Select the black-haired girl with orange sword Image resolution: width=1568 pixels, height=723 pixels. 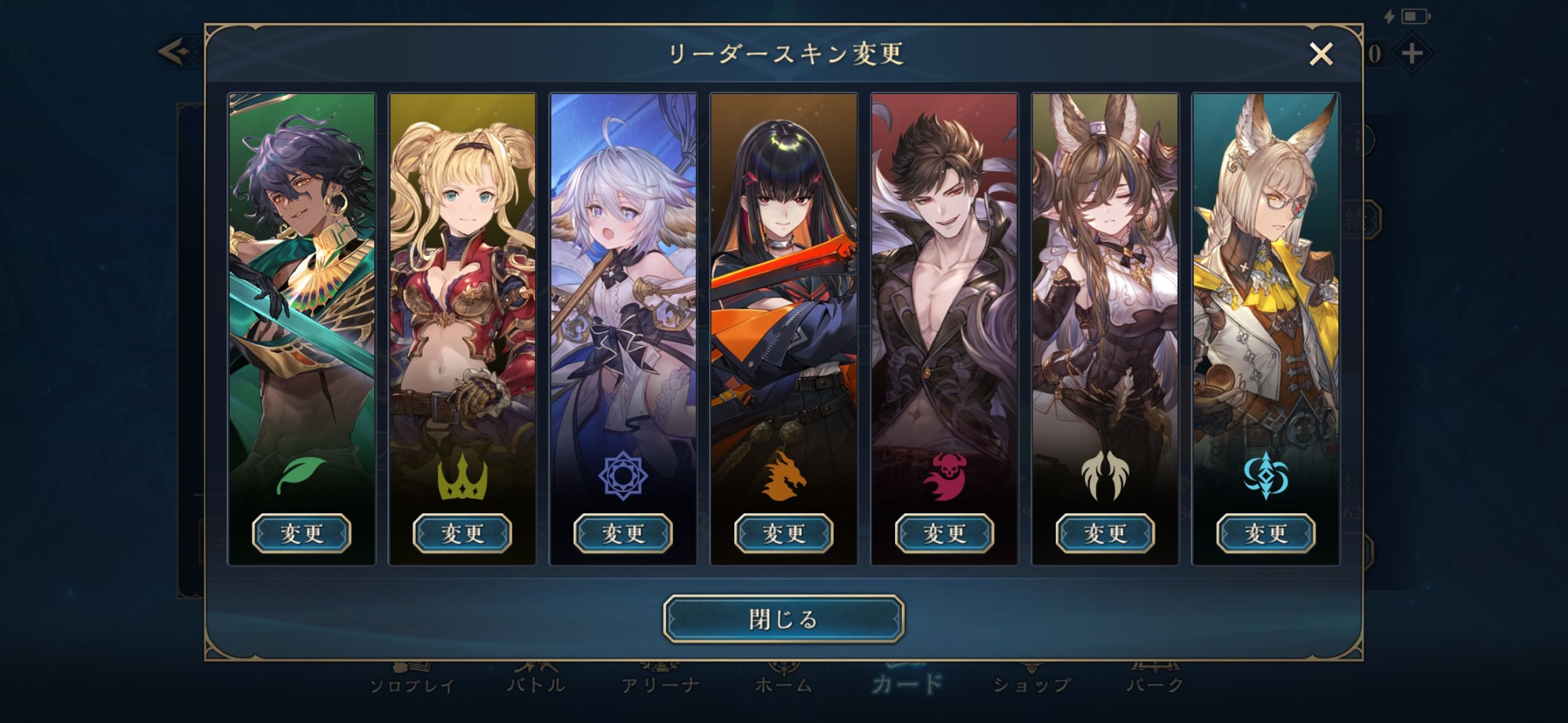click(x=784, y=276)
